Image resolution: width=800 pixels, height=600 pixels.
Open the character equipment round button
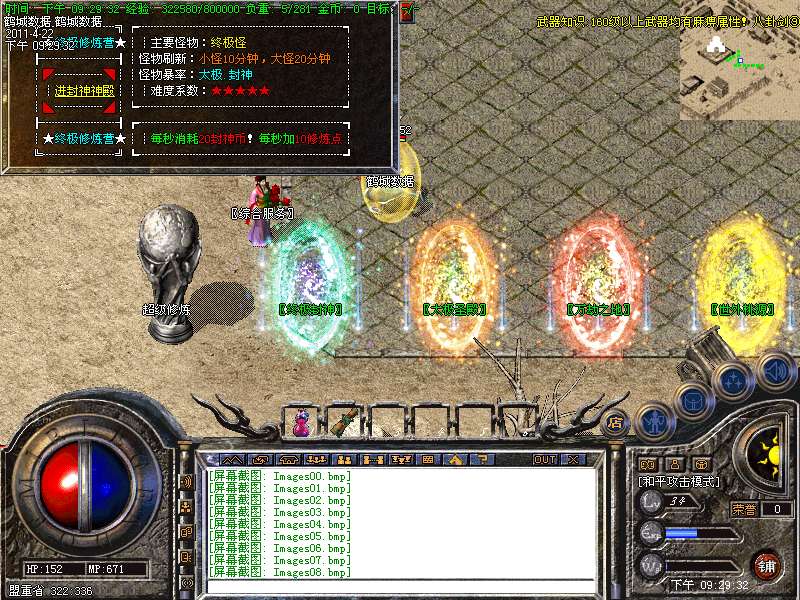pos(652,421)
